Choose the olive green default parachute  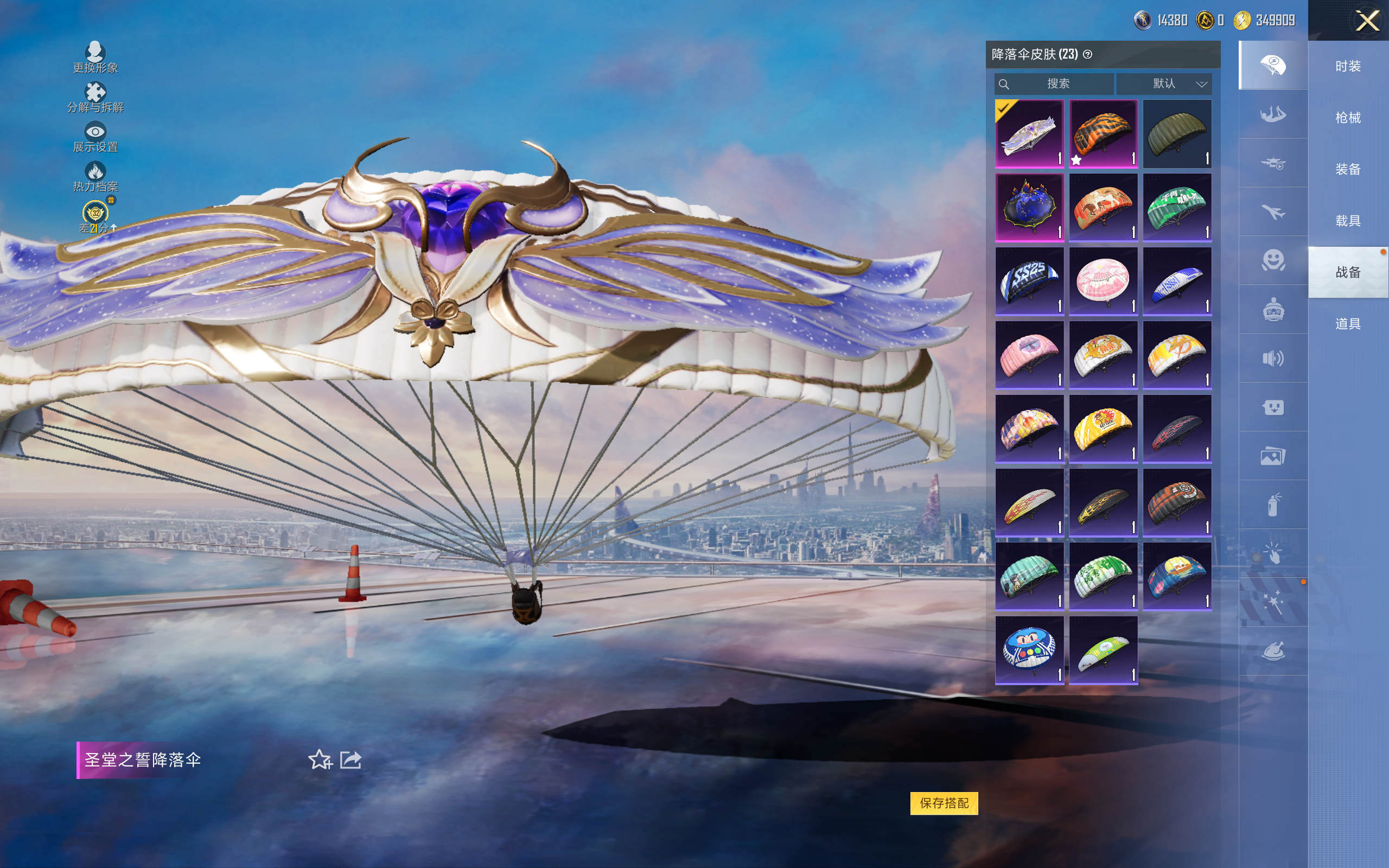[1177, 134]
